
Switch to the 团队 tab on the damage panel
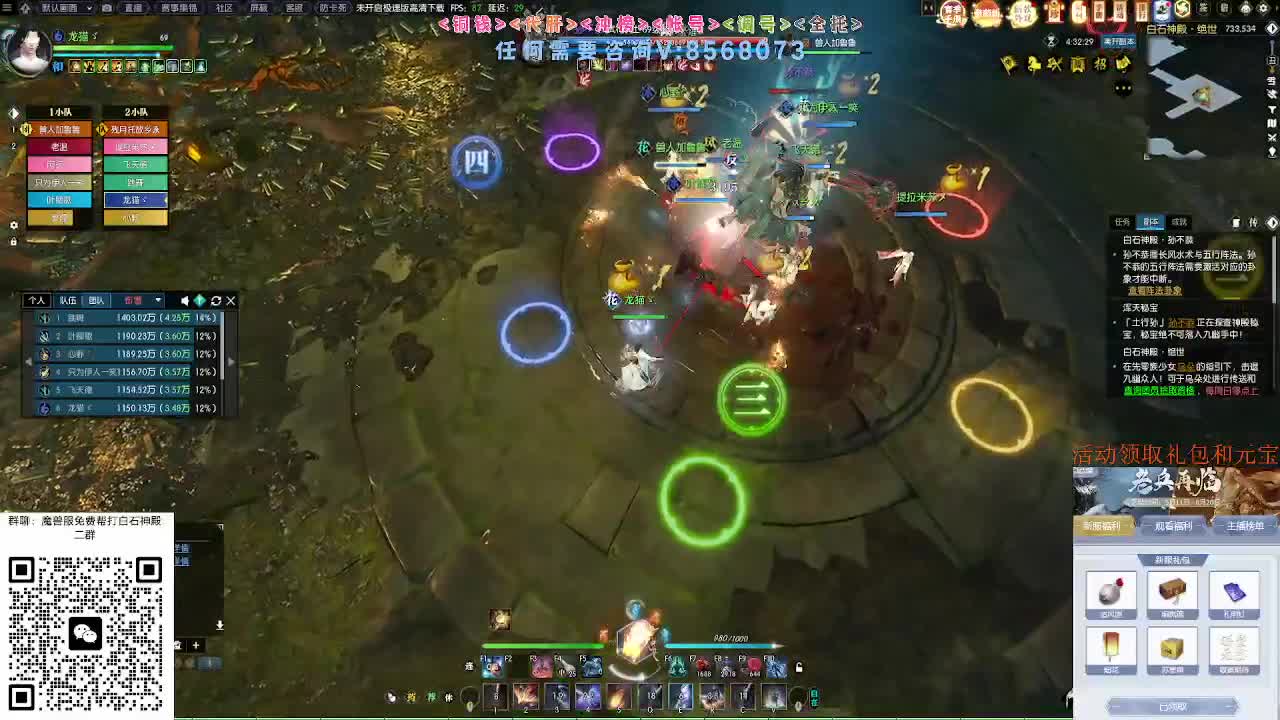click(97, 301)
